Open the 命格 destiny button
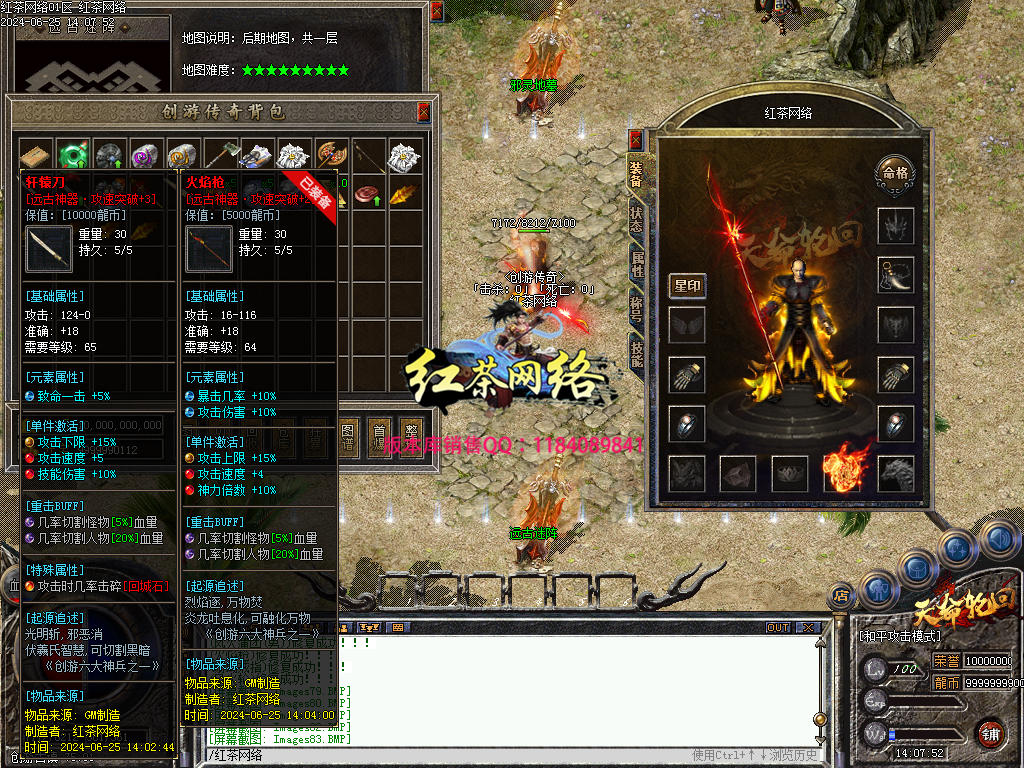Viewport: 1024px width, 768px height. click(892, 173)
